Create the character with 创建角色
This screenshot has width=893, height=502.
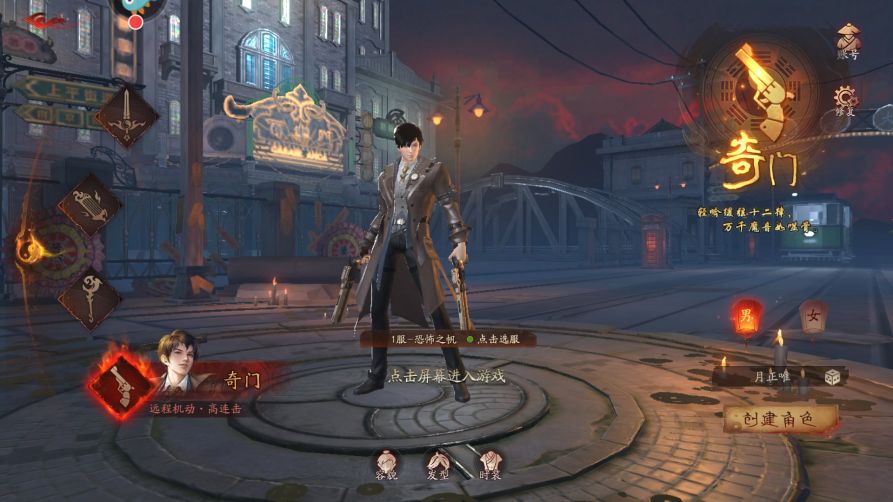pos(780,418)
